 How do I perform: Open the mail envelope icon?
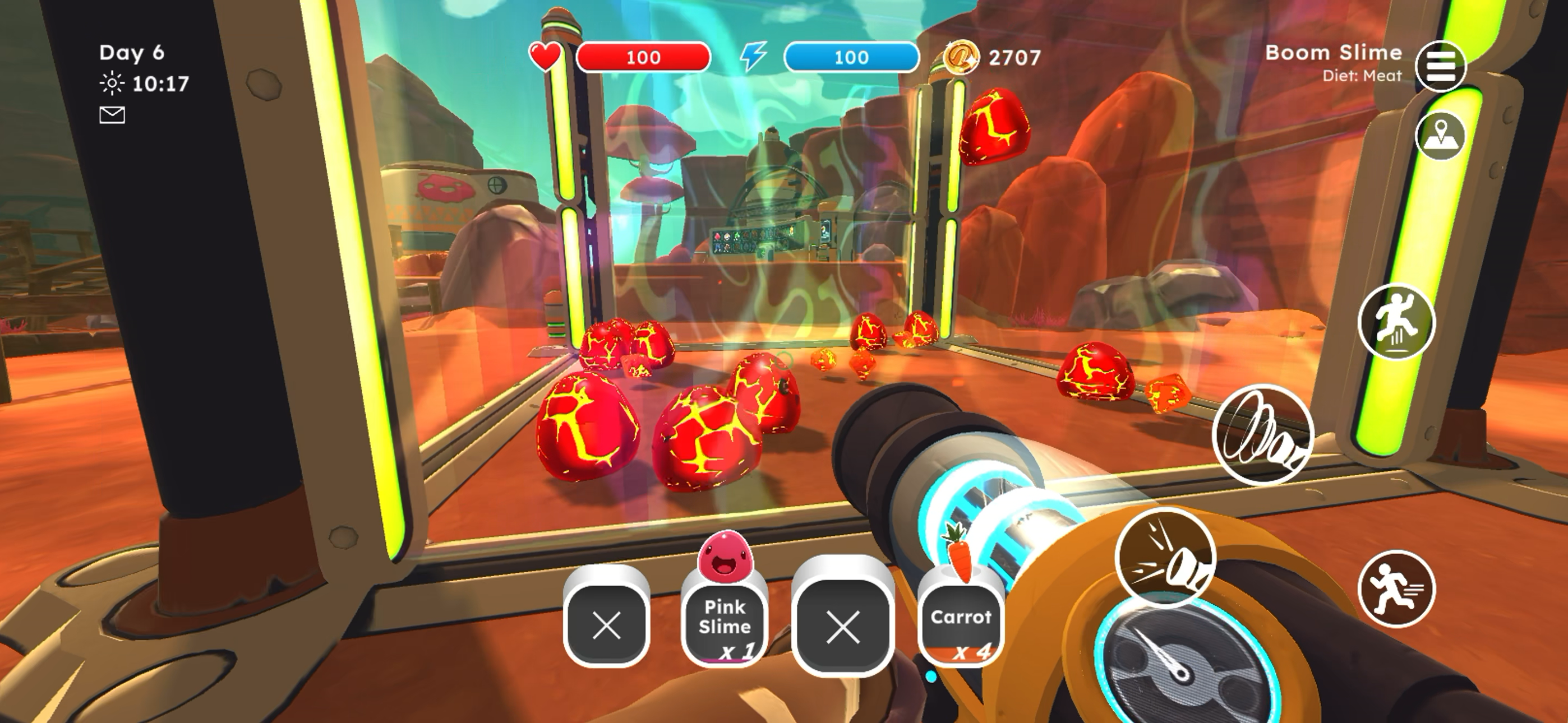tap(112, 115)
